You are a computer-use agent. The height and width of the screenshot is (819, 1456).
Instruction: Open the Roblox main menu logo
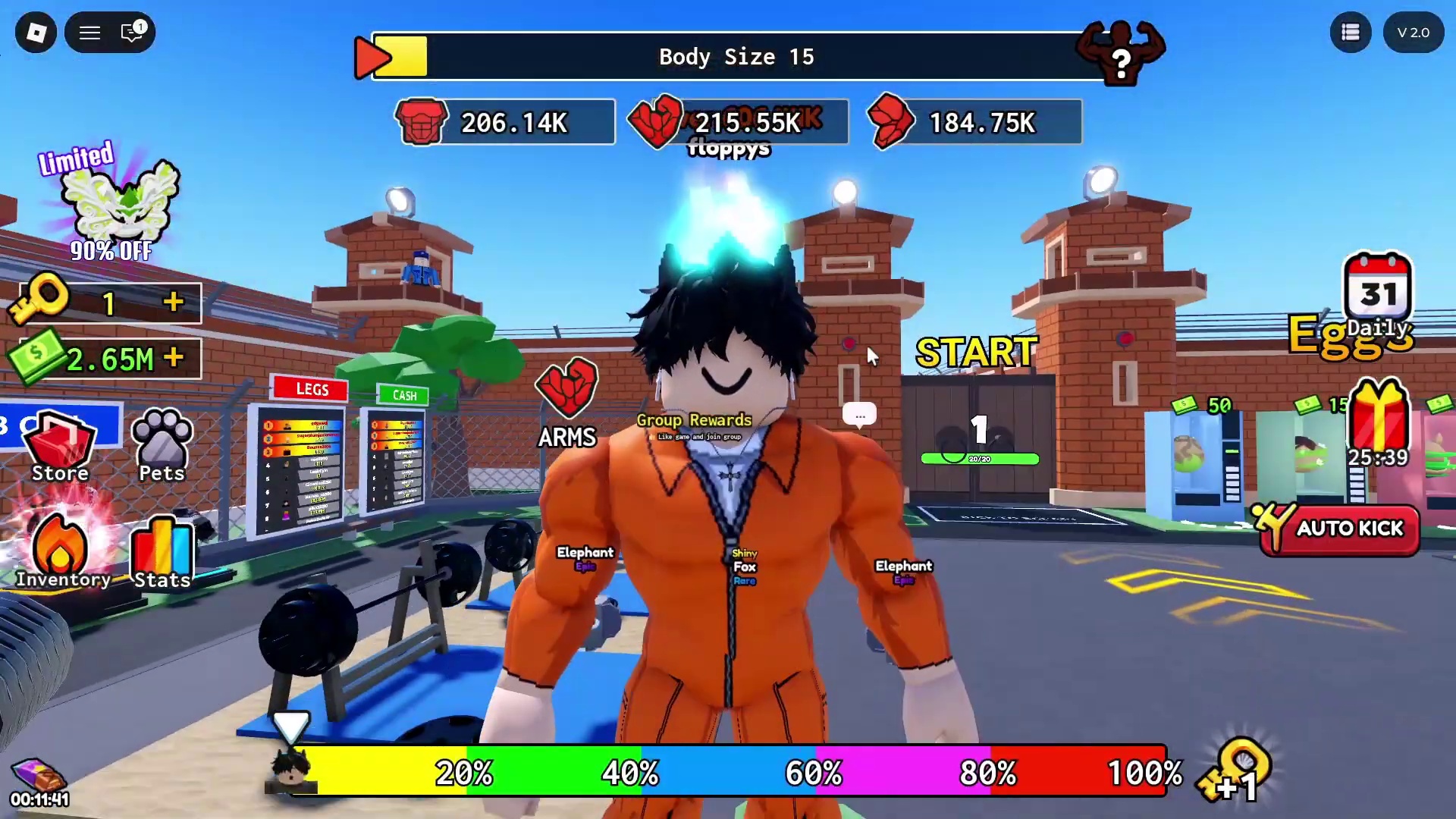click(x=36, y=33)
